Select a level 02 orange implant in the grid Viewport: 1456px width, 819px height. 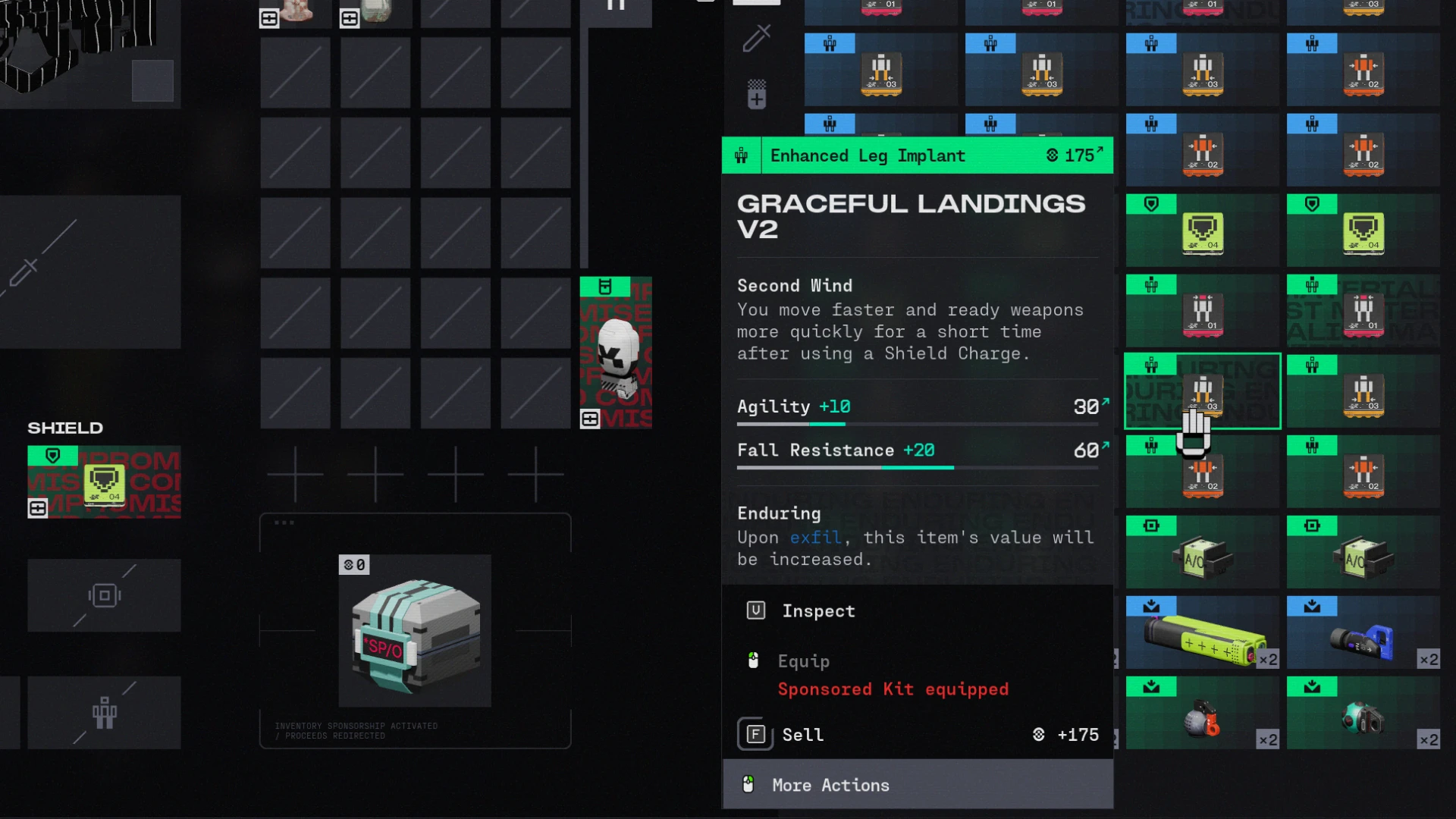(x=1363, y=150)
